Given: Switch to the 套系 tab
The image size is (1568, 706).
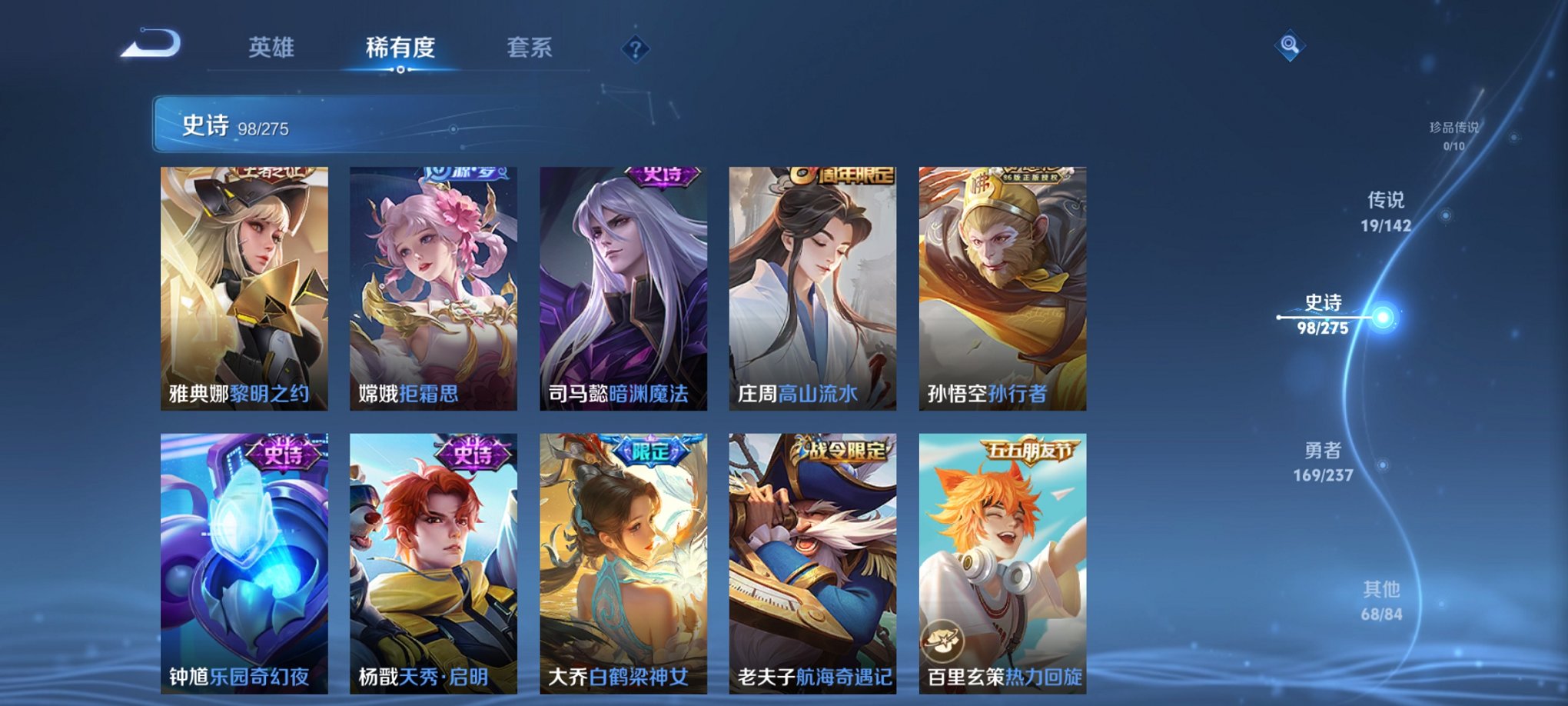Looking at the screenshot, I should [x=528, y=48].
